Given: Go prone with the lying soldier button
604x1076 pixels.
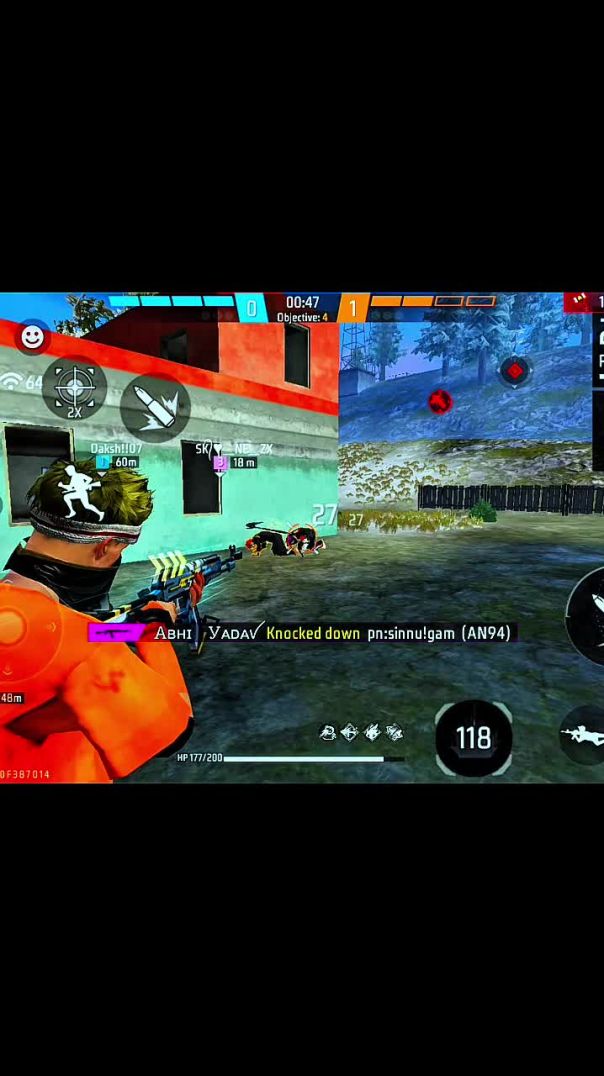Looking at the screenshot, I should (x=585, y=736).
